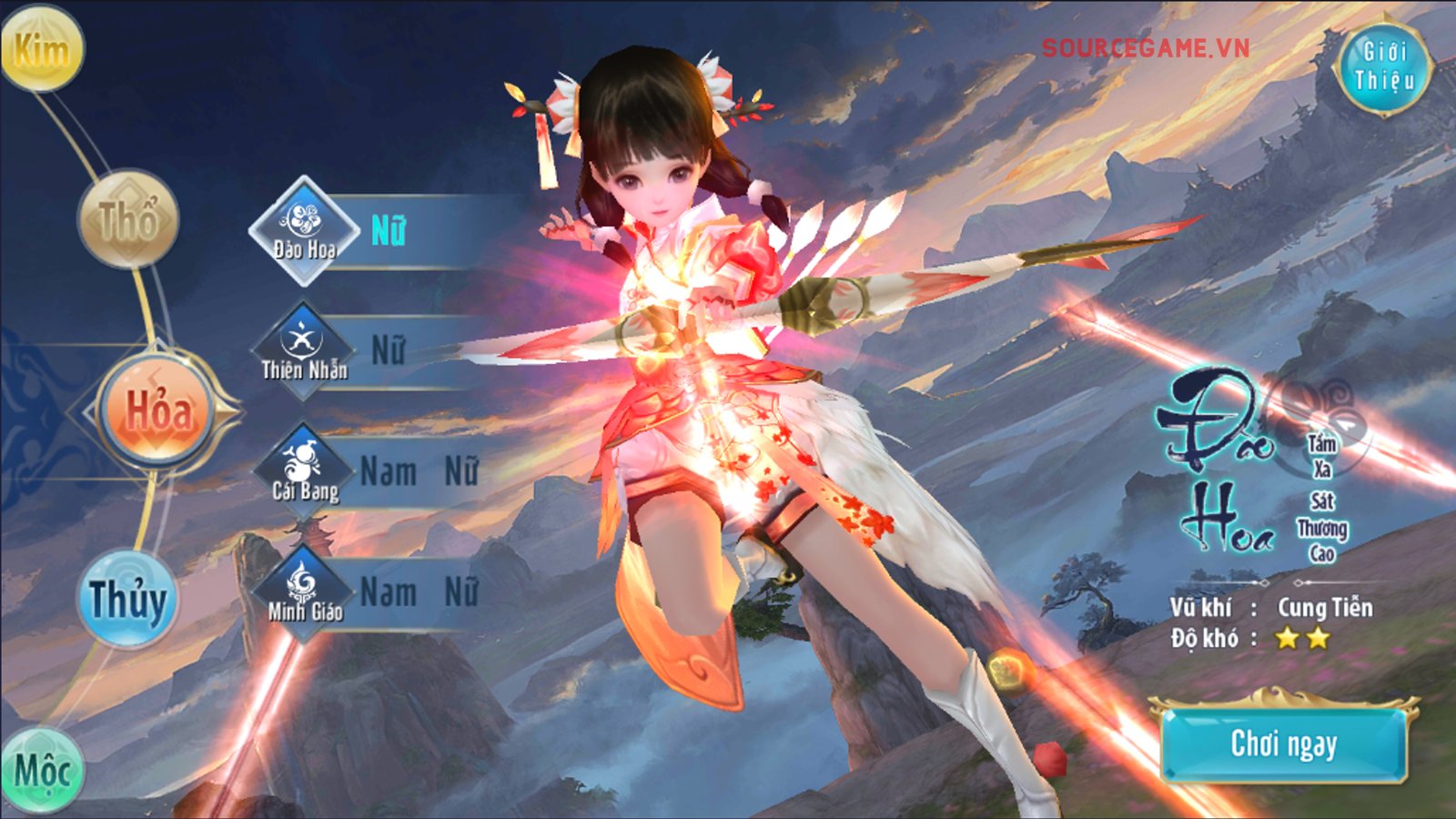The height and width of the screenshot is (819, 1456).
Task: Choose the Hỏa fire element orb
Action: 157,411
